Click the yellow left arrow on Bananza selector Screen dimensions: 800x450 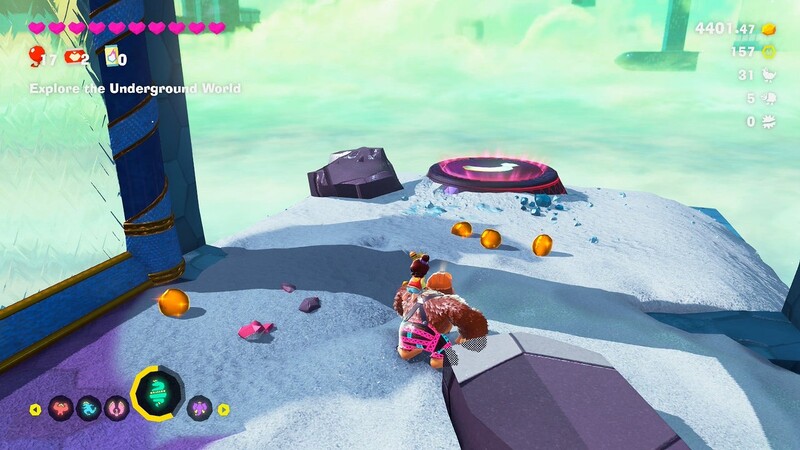36,409
